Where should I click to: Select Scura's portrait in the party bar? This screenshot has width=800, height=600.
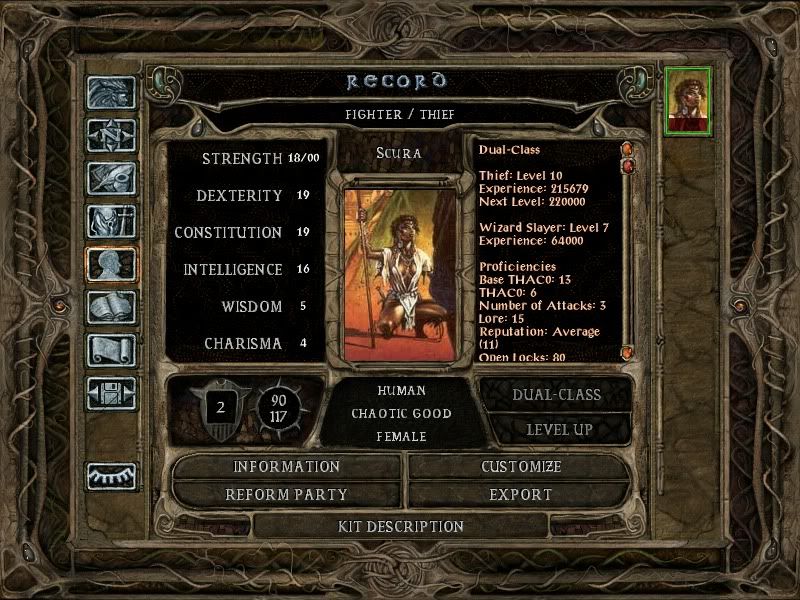coord(688,99)
